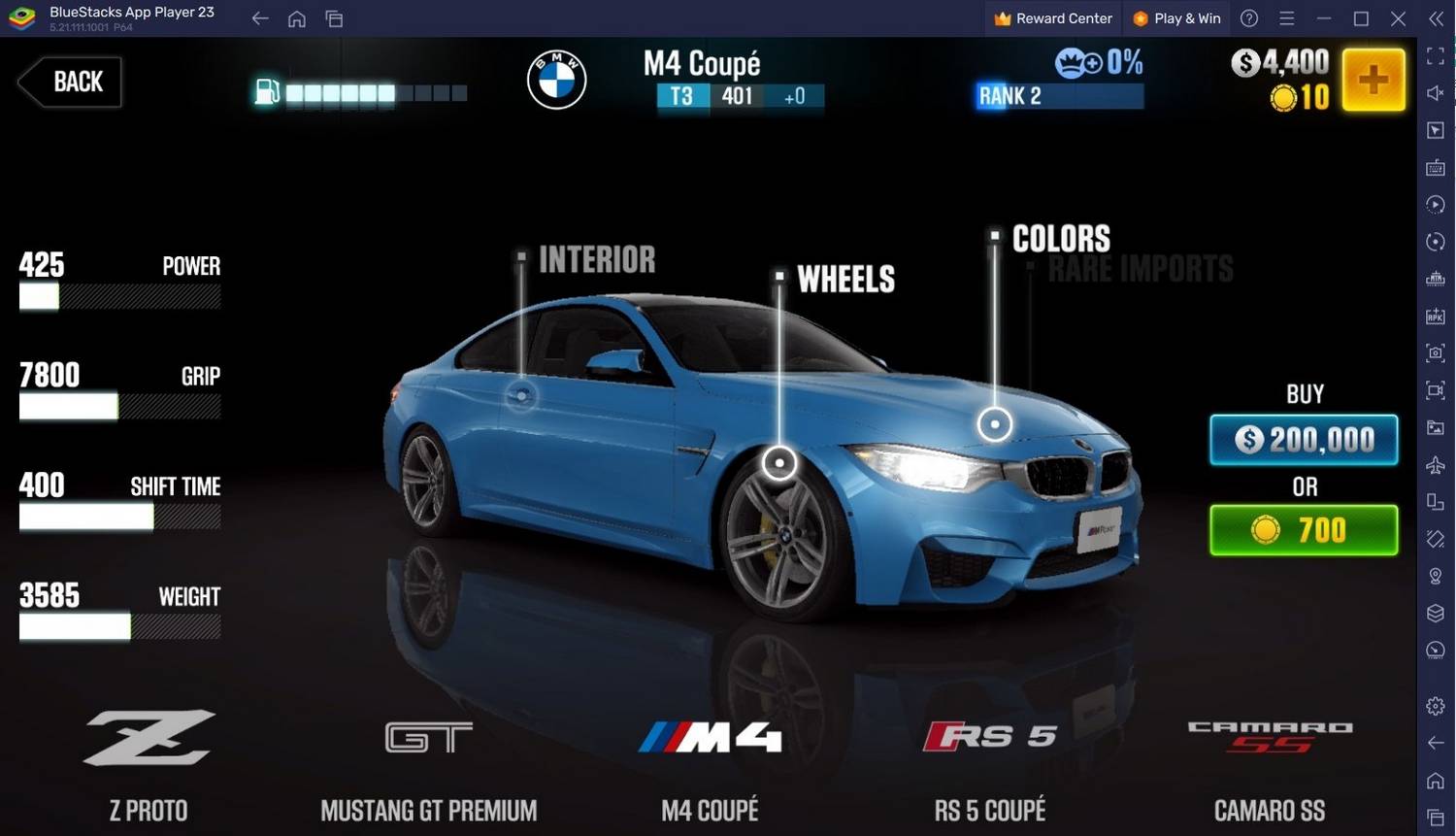1456x836 pixels.
Task: Open the Colors customization hotspot
Action: (x=995, y=423)
